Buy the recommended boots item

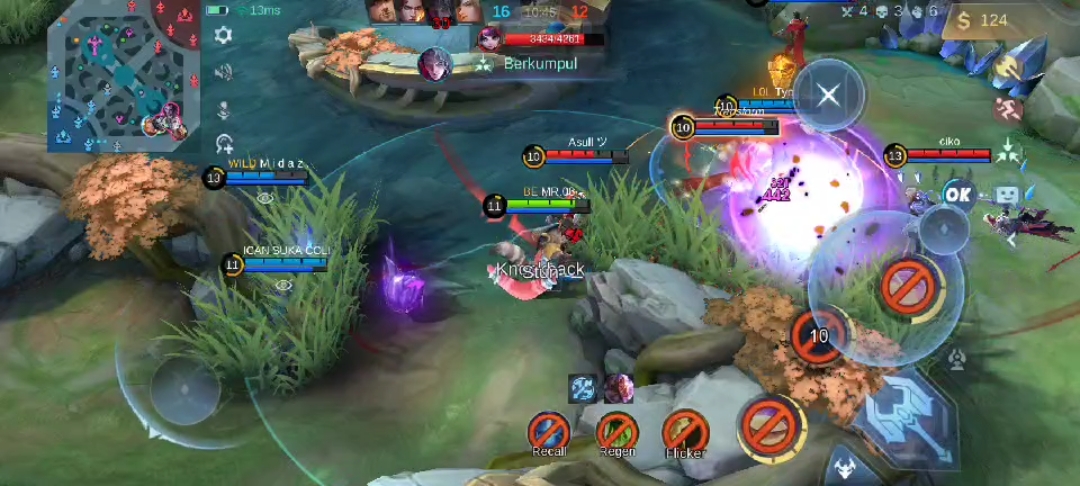1009,108
